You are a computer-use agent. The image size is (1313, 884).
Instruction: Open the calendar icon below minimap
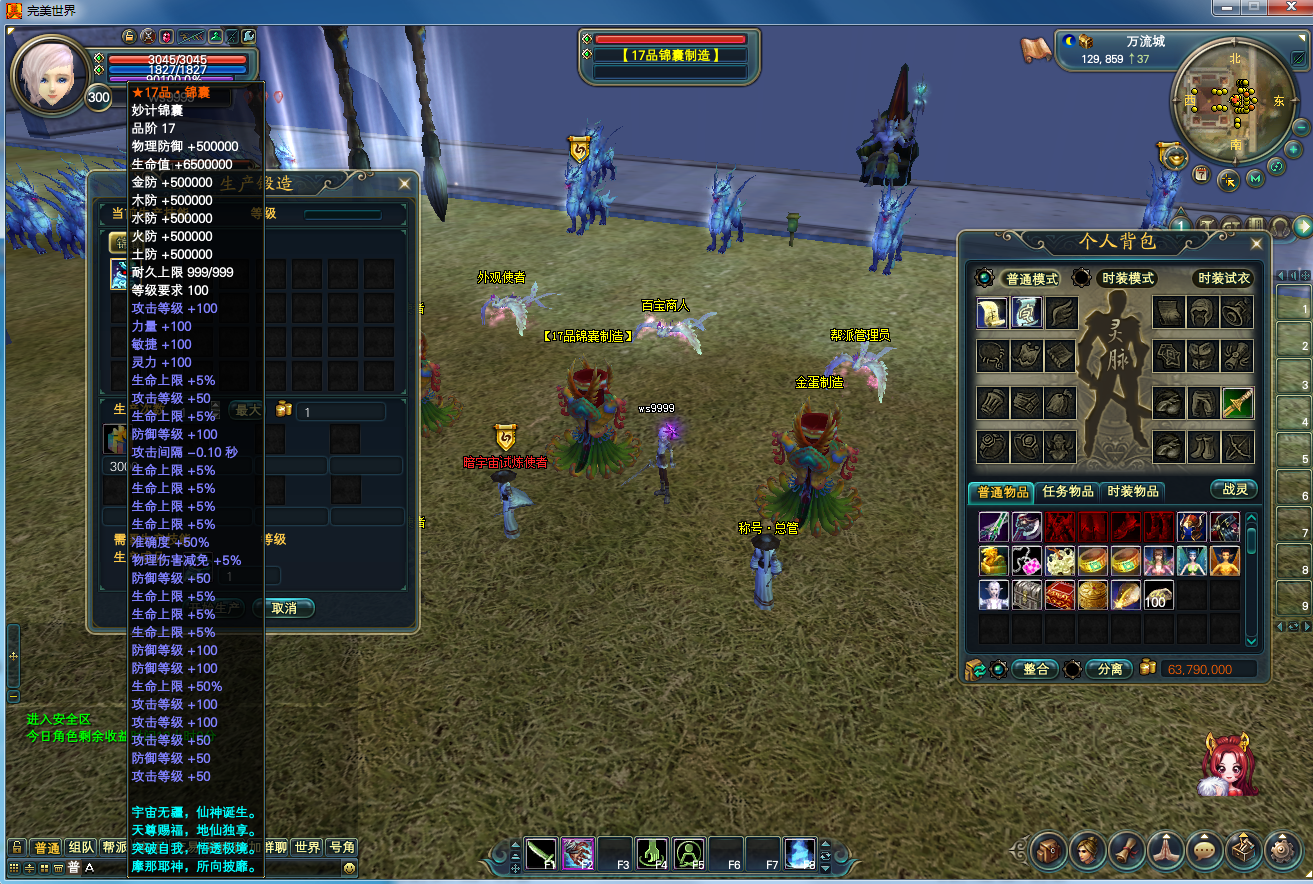pyautogui.click(x=1202, y=174)
